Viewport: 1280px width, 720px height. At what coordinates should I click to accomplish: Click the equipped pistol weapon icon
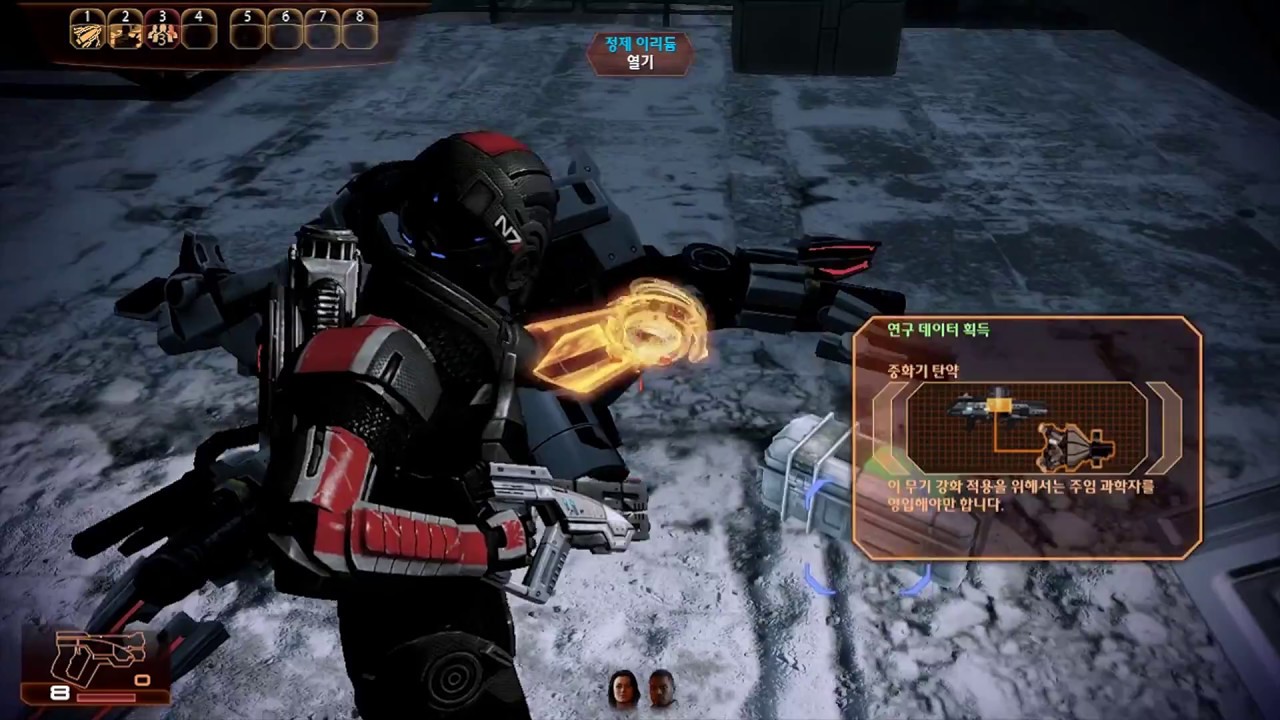pos(100,658)
